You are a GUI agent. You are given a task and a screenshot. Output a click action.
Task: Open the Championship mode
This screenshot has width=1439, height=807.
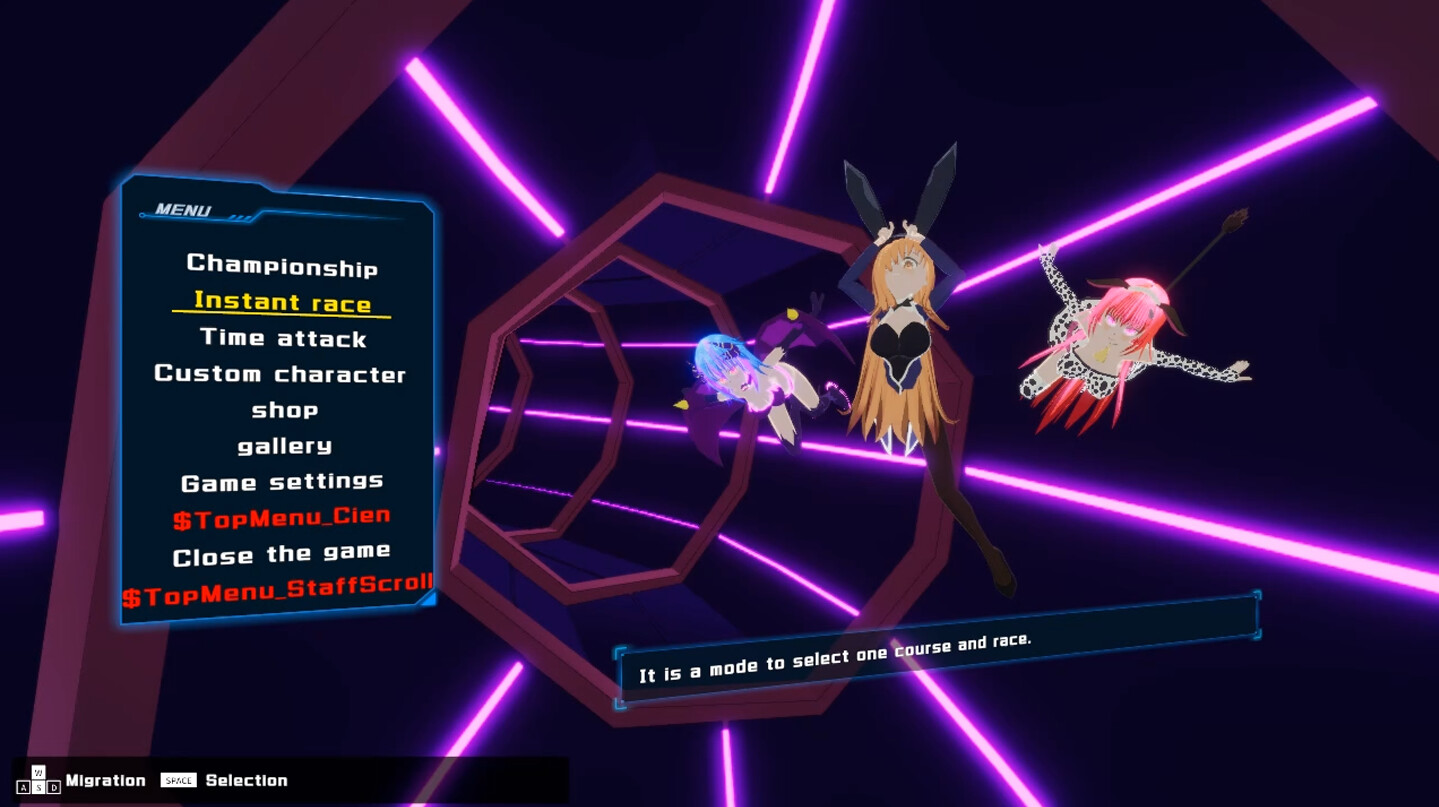[282, 267]
